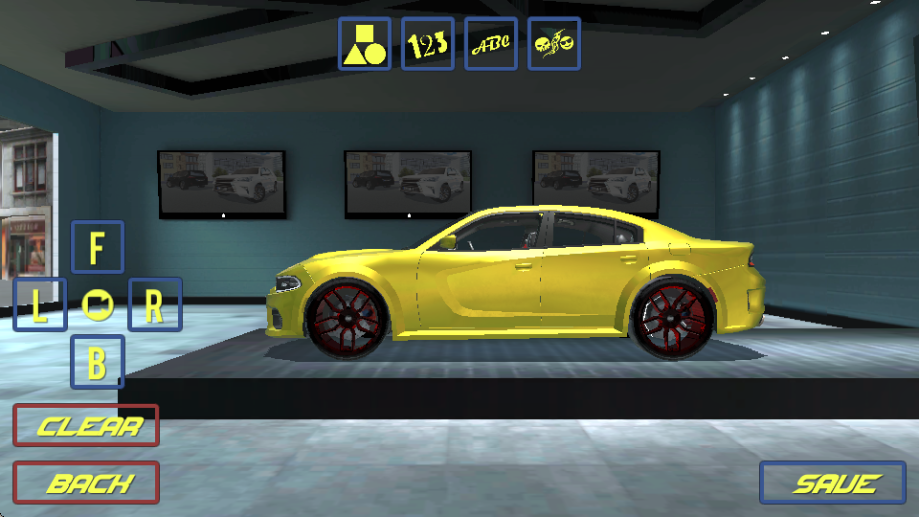
Task: Choose the ABC letters decal category
Action: click(x=491, y=44)
